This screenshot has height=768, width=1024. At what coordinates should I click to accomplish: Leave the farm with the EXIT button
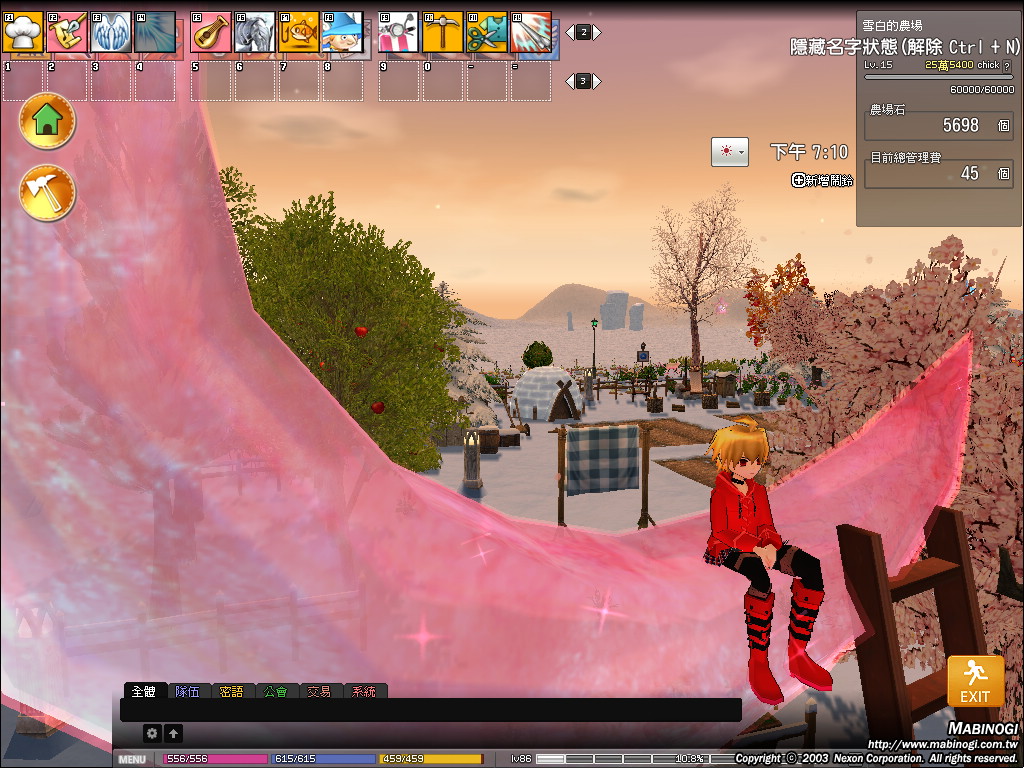[x=975, y=682]
